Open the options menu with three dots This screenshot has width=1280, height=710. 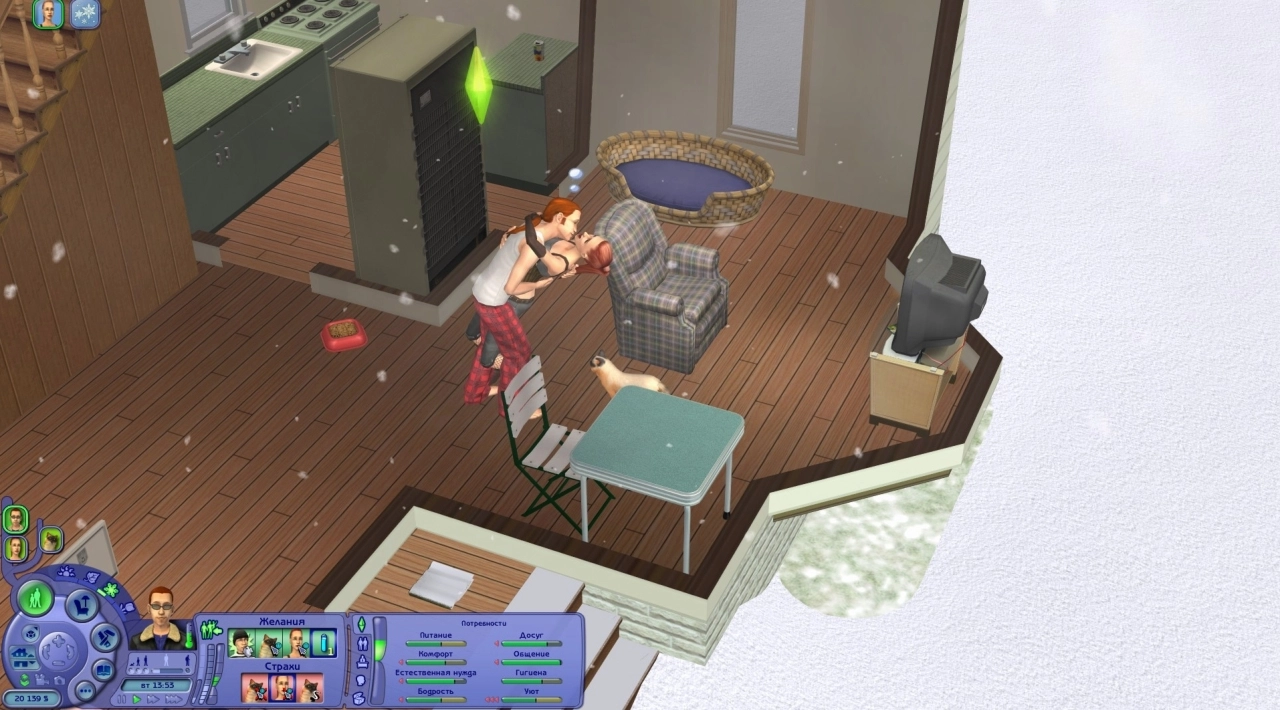pos(84,690)
